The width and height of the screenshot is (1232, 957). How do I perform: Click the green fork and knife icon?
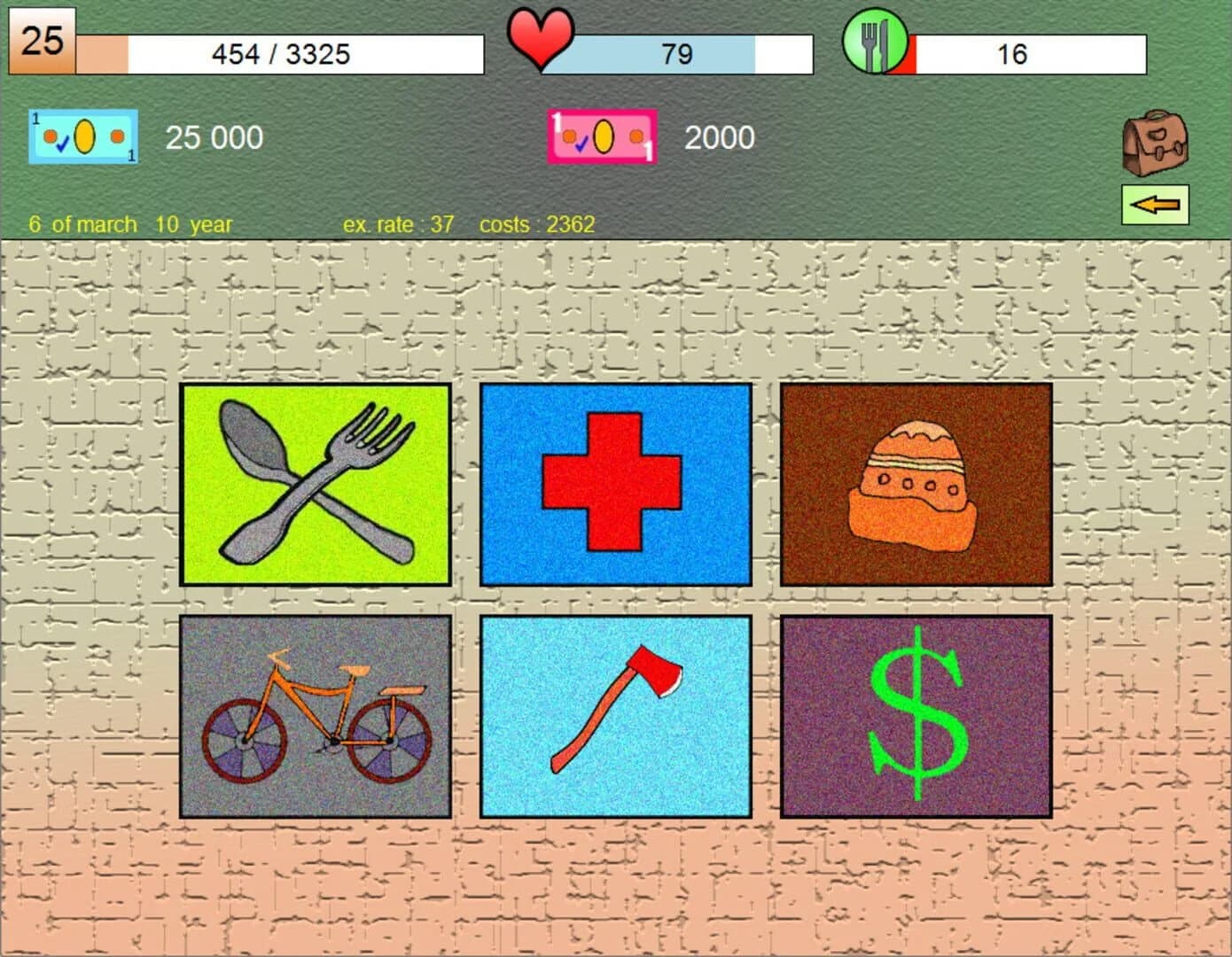coord(877,39)
